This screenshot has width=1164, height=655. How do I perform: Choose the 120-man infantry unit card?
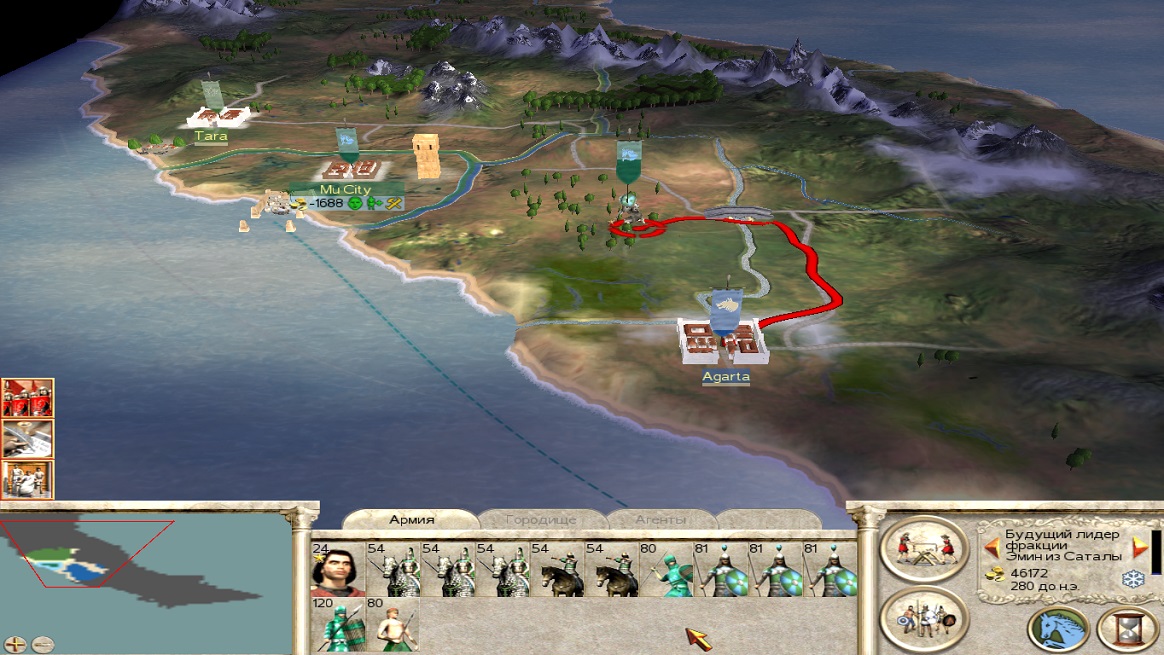tap(337, 625)
